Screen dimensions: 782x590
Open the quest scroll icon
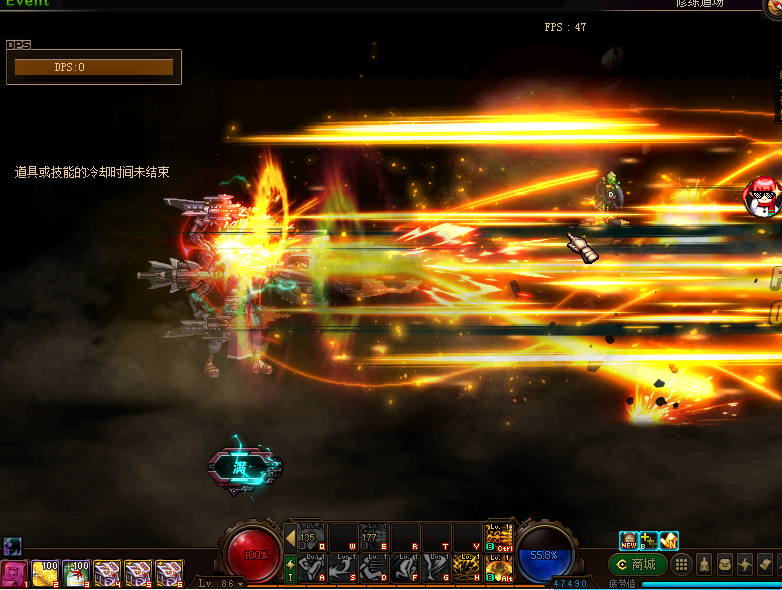[x=766, y=565]
